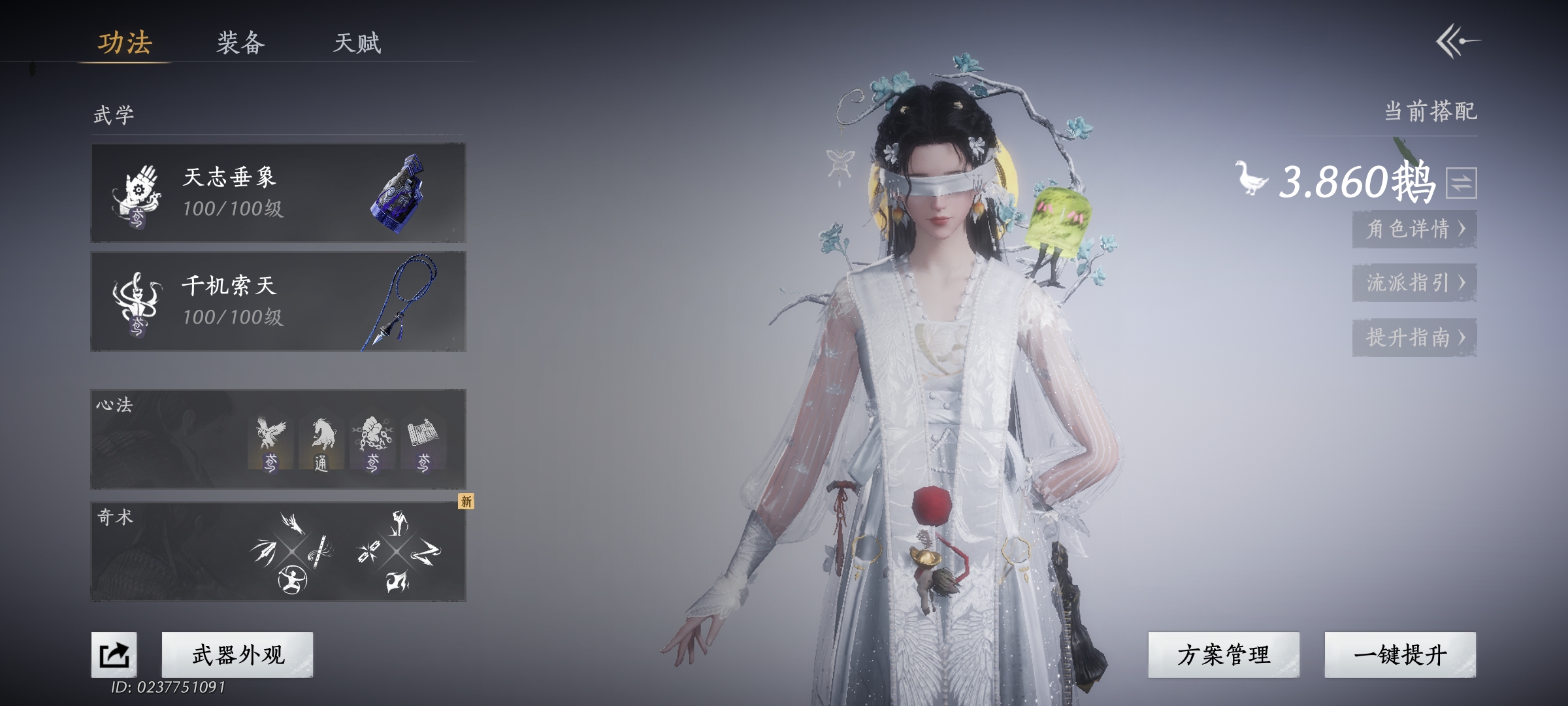Activate the 一键提升 one-click upgrade
This screenshot has height=706, width=1568.
pos(1400,654)
